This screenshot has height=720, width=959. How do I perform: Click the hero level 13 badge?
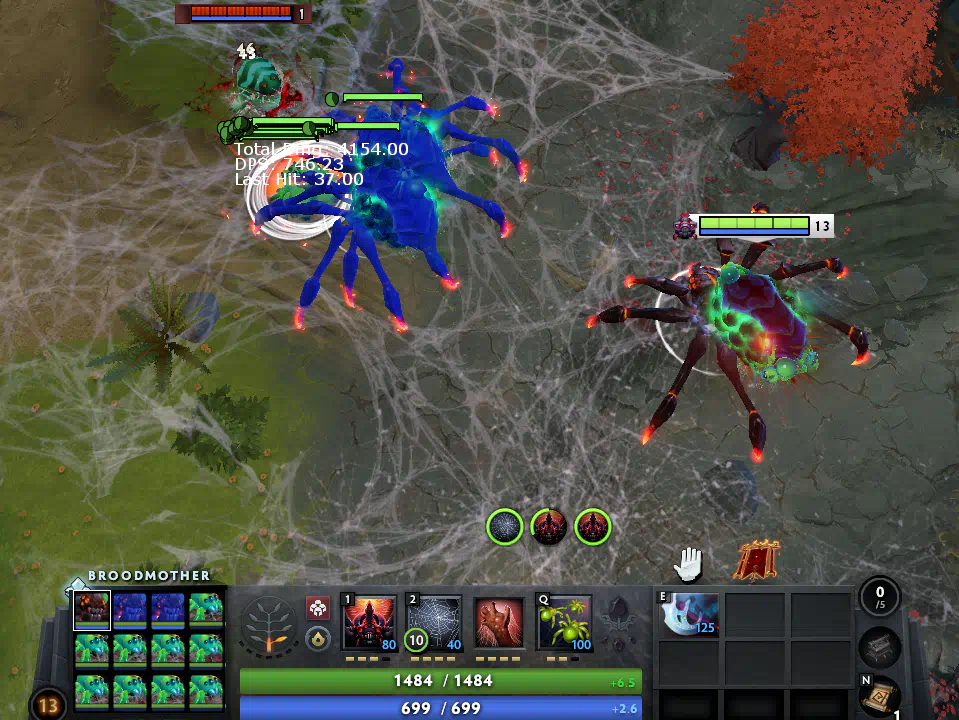[x=47, y=705]
